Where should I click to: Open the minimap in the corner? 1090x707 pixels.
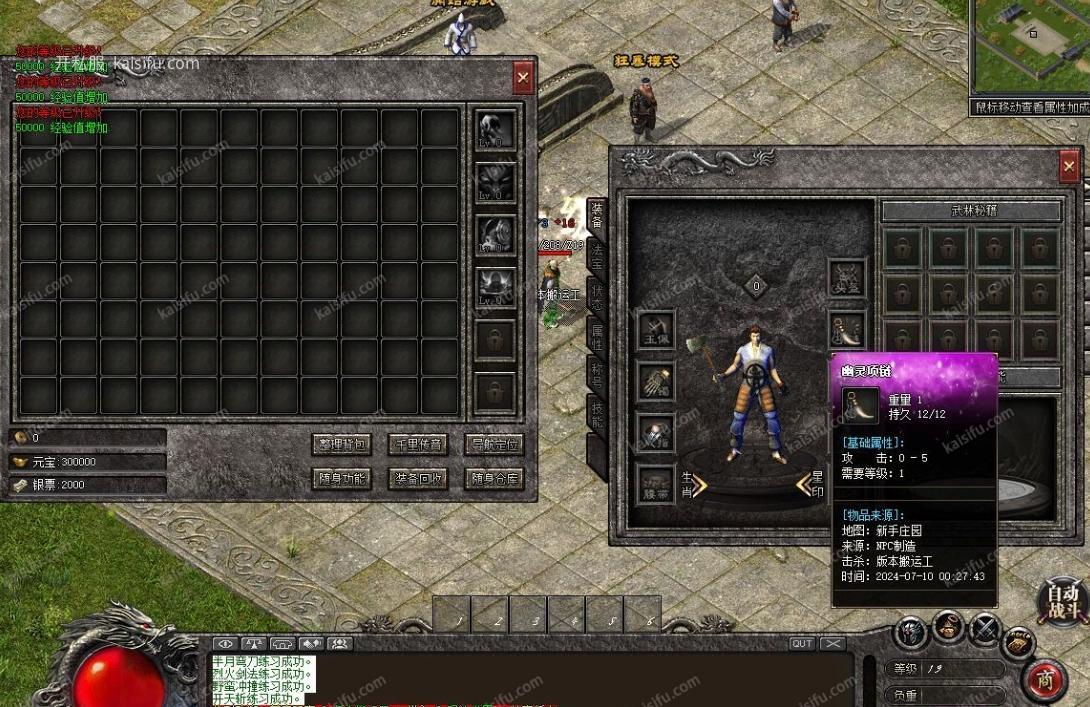(1030, 45)
